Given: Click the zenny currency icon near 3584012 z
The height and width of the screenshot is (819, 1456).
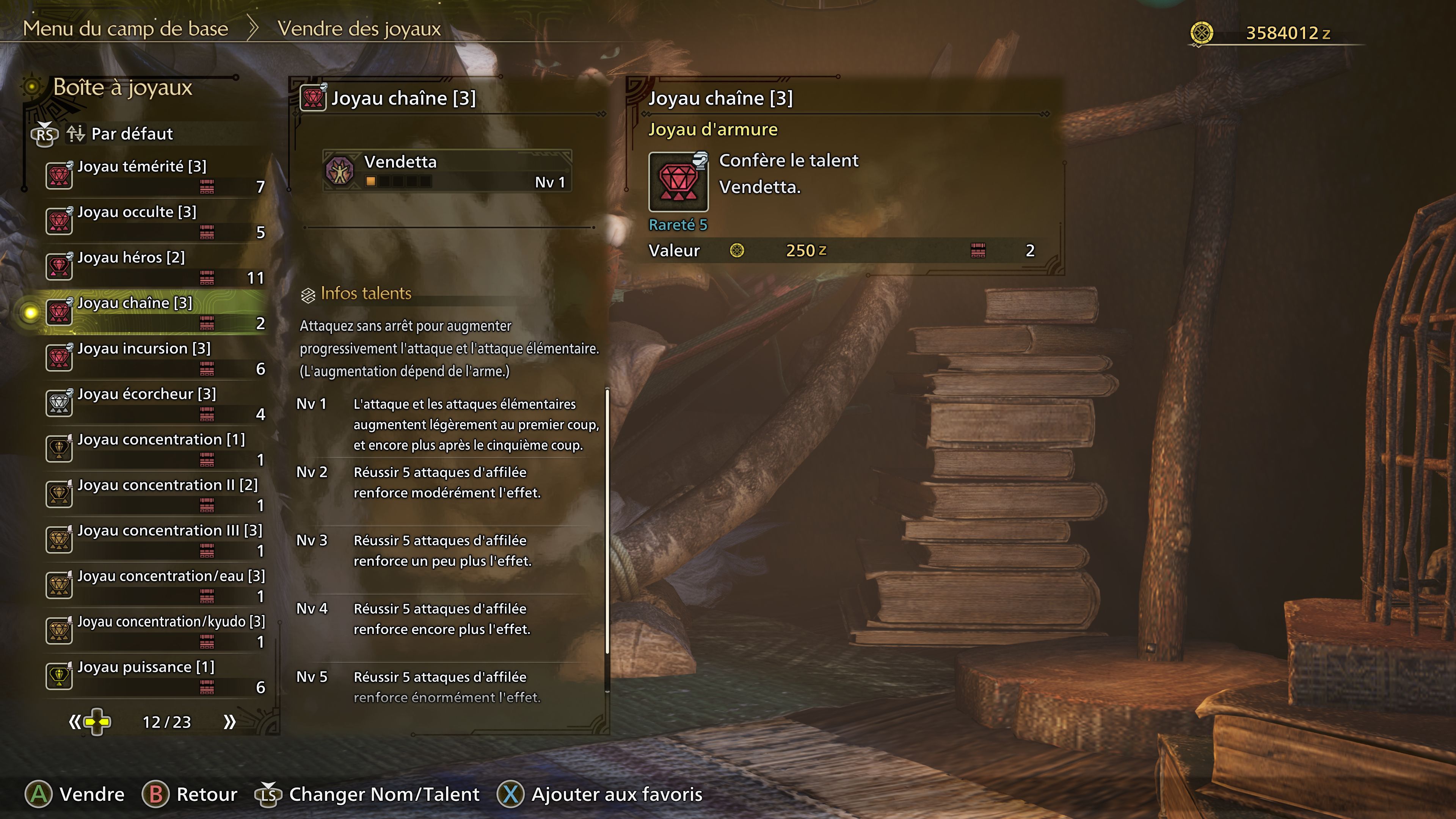Looking at the screenshot, I should [x=1203, y=33].
